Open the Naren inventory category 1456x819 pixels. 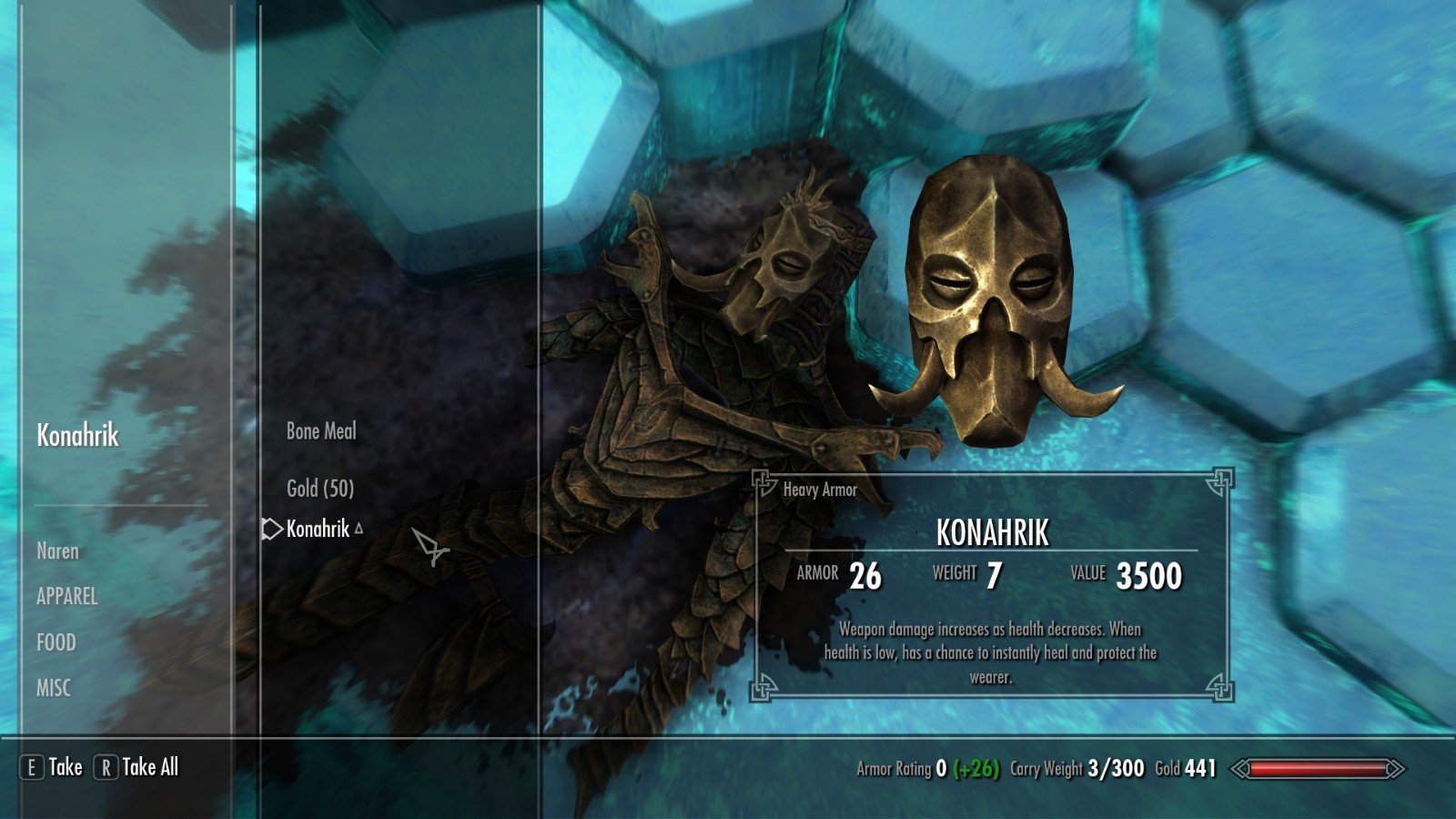[x=57, y=551]
